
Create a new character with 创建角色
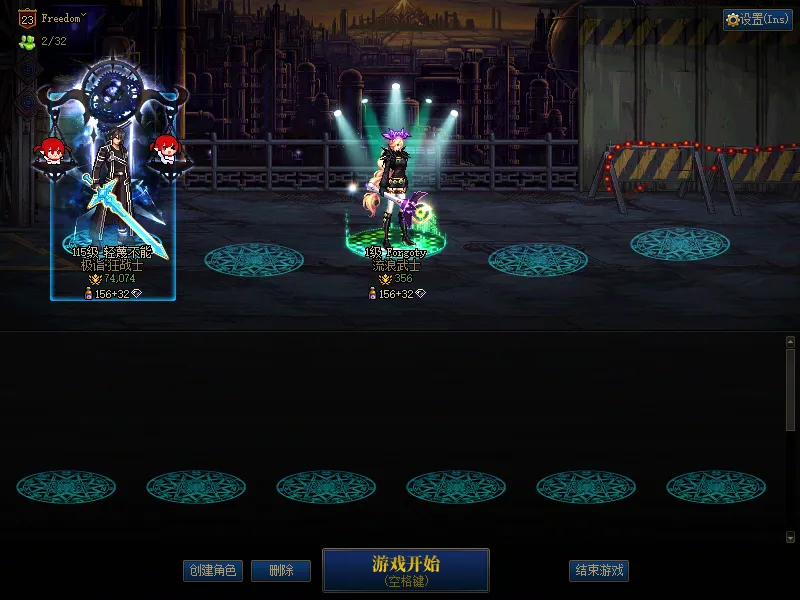coord(213,571)
